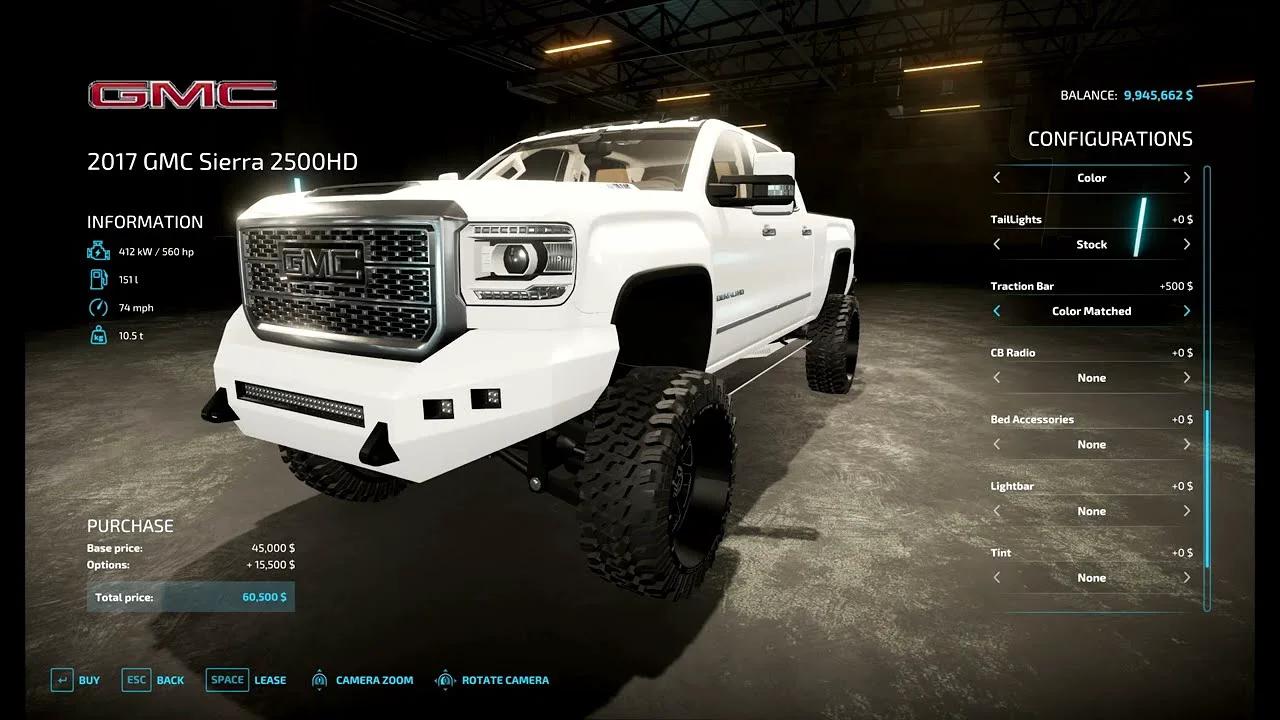
Task: Change CB Radio from None to next option
Action: coord(1187,378)
